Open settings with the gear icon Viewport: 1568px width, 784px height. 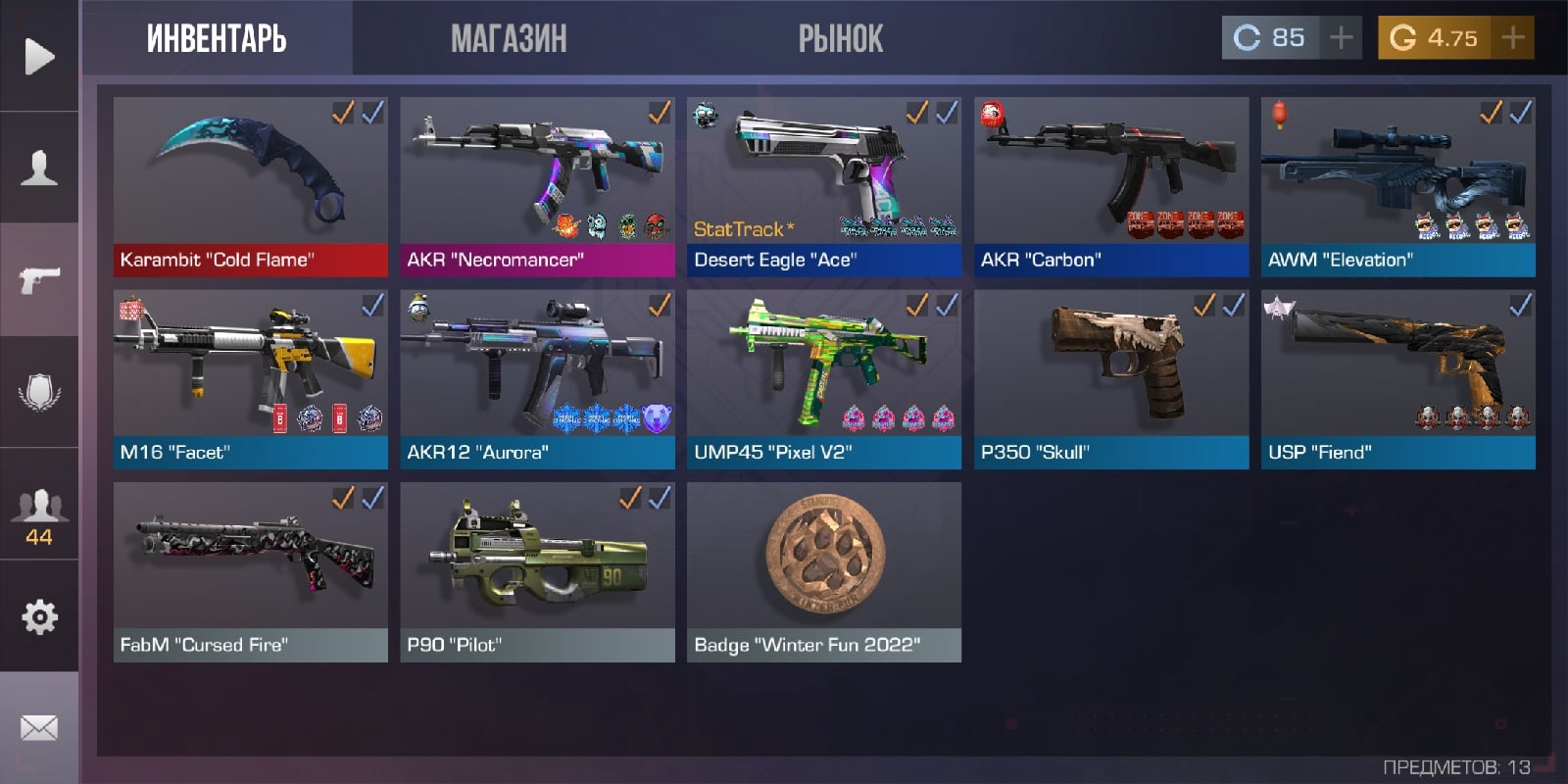(x=39, y=616)
